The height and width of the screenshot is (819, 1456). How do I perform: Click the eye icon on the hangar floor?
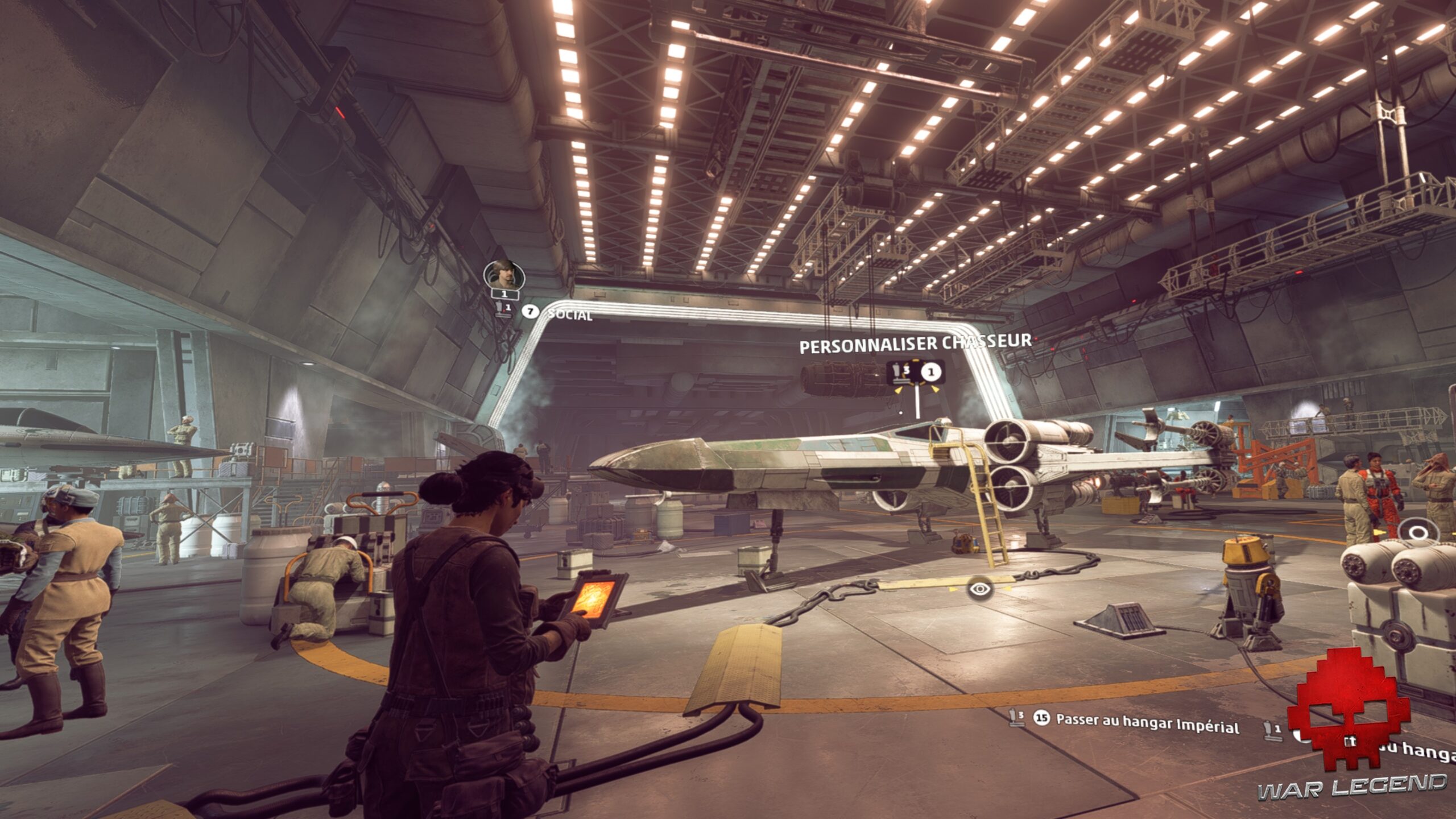click(x=979, y=589)
